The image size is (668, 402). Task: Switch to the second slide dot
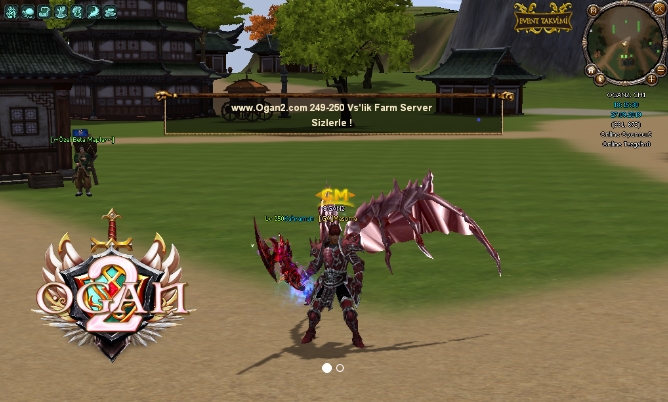[x=340, y=368]
